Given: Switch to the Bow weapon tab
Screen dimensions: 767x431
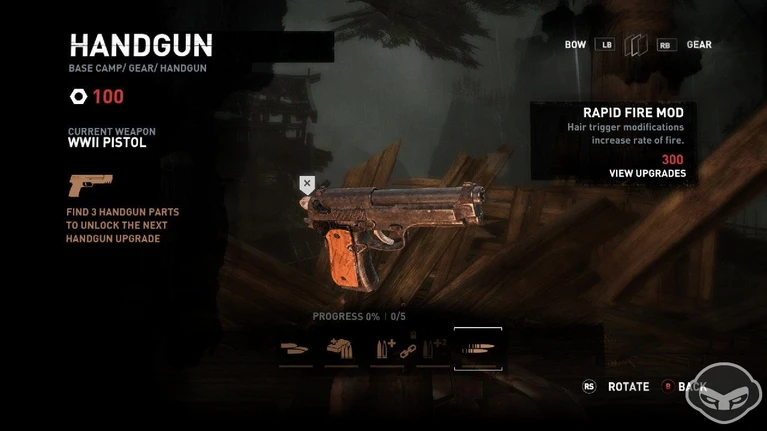Looking at the screenshot, I should [x=576, y=45].
